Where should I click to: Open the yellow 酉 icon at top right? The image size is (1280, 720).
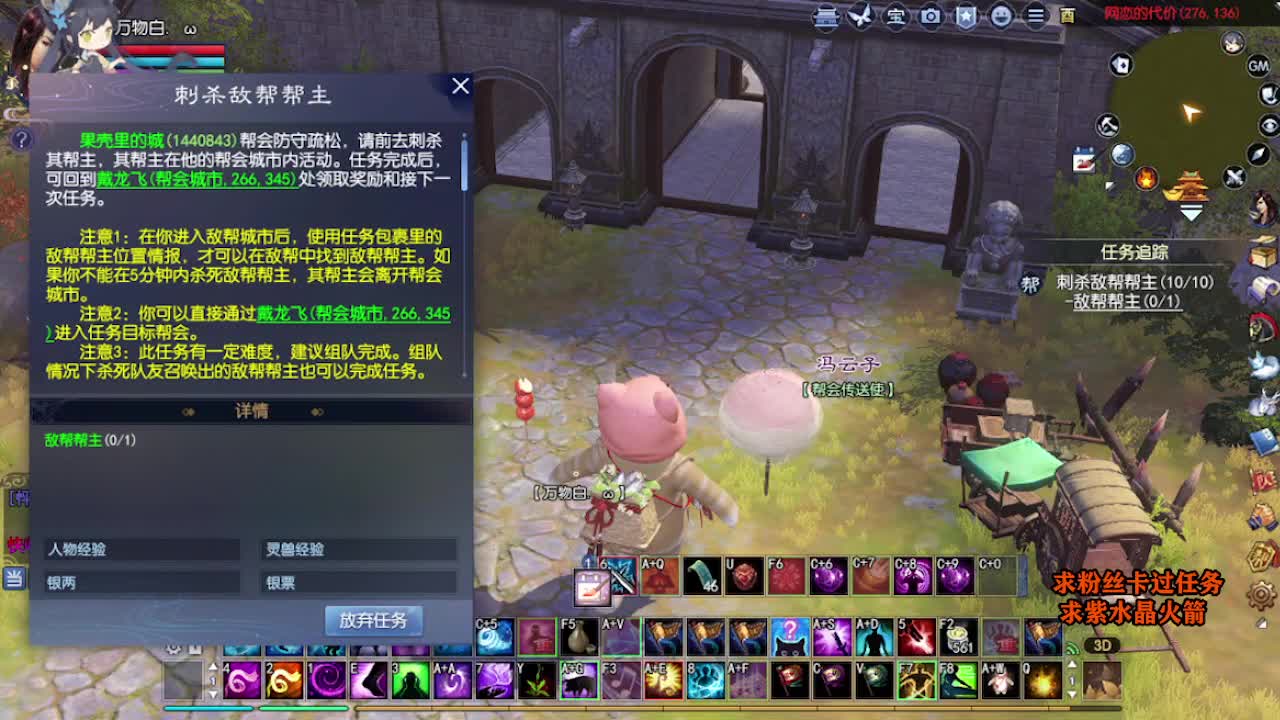(1069, 15)
